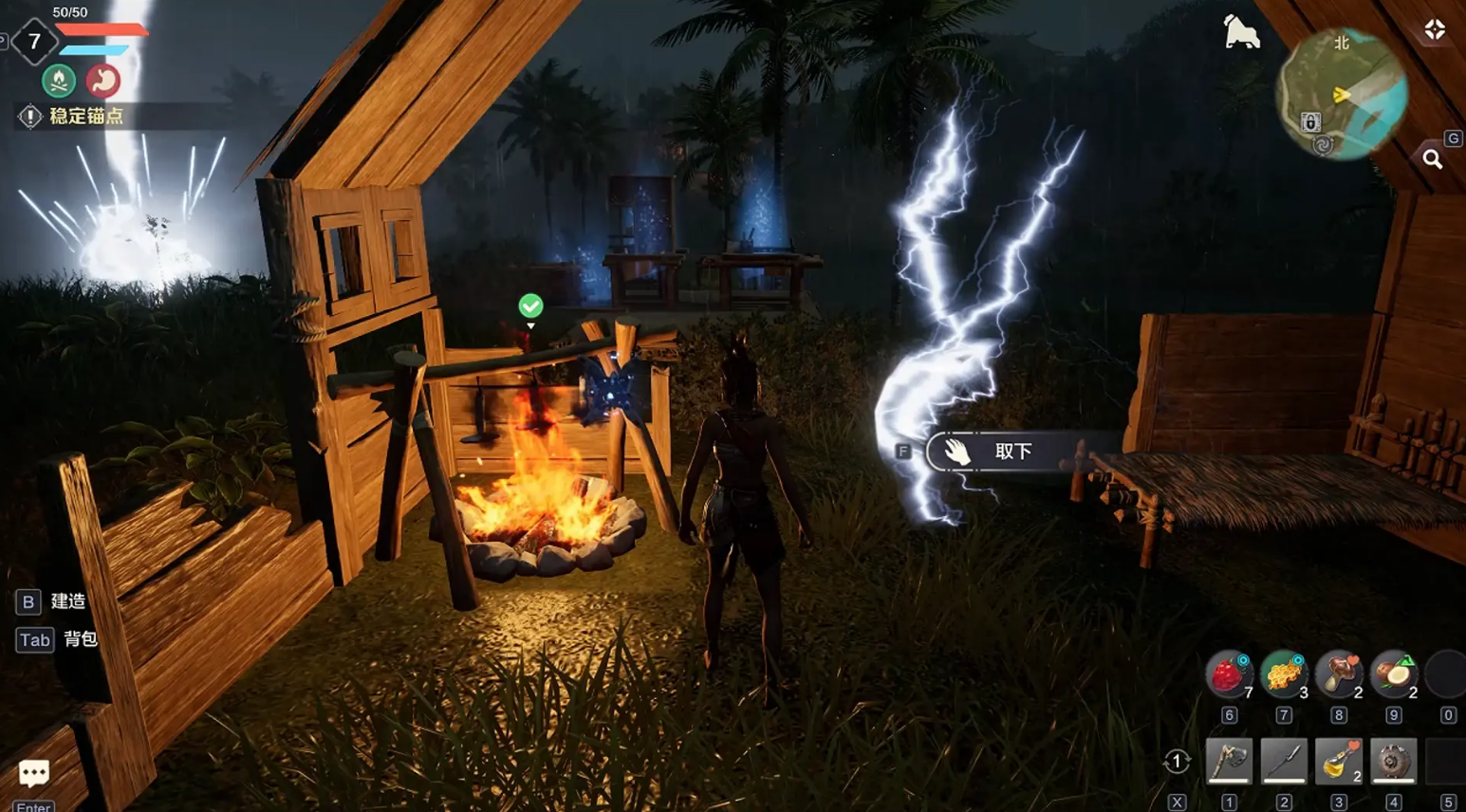
Task: Select the red berry food slot
Action: 1229,674
